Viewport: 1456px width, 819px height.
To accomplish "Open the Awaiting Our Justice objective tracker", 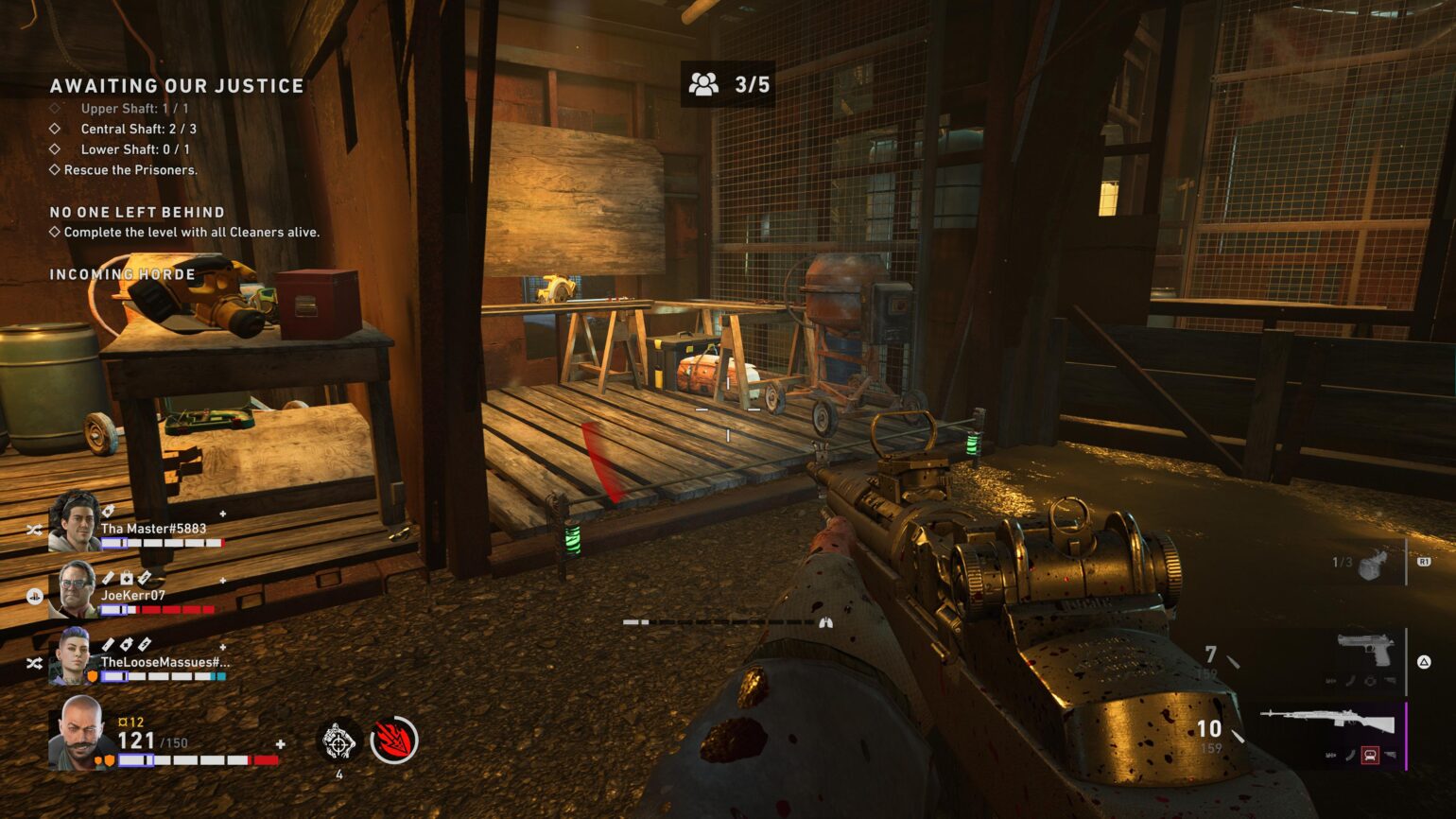I will coord(177,86).
